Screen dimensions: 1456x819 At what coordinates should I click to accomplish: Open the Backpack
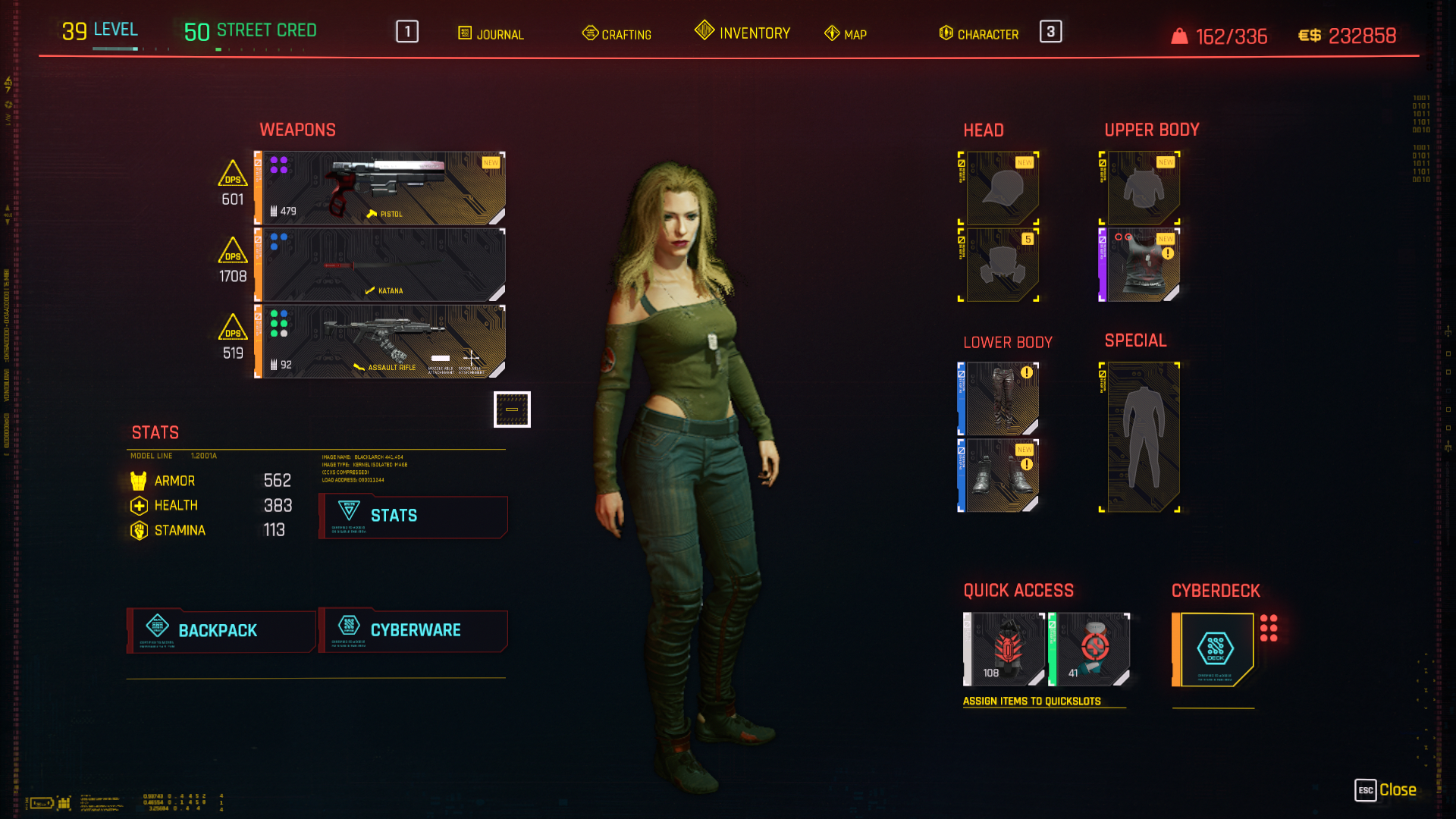point(221,630)
